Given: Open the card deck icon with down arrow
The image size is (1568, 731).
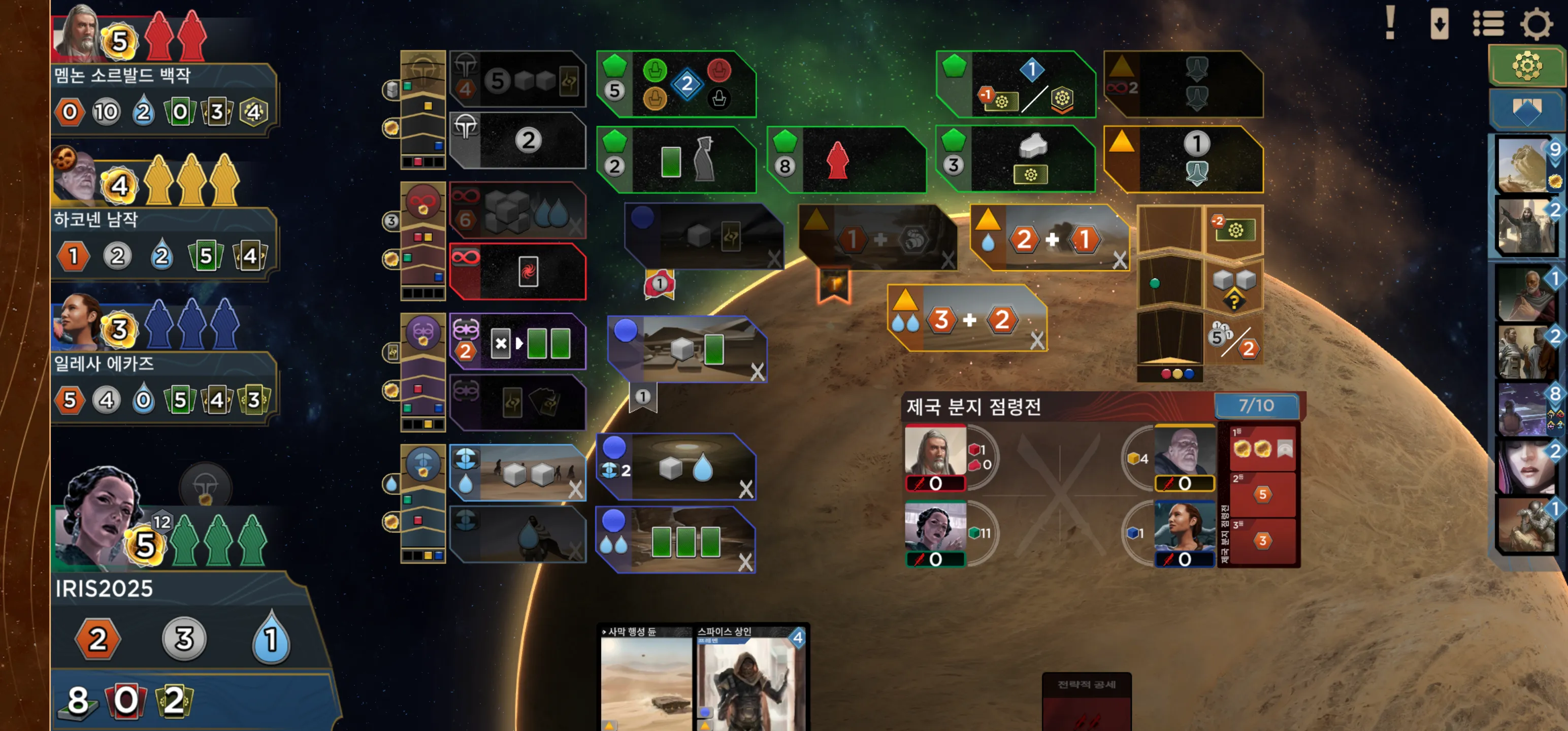Looking at the screenshot, I should point(1439,24).
